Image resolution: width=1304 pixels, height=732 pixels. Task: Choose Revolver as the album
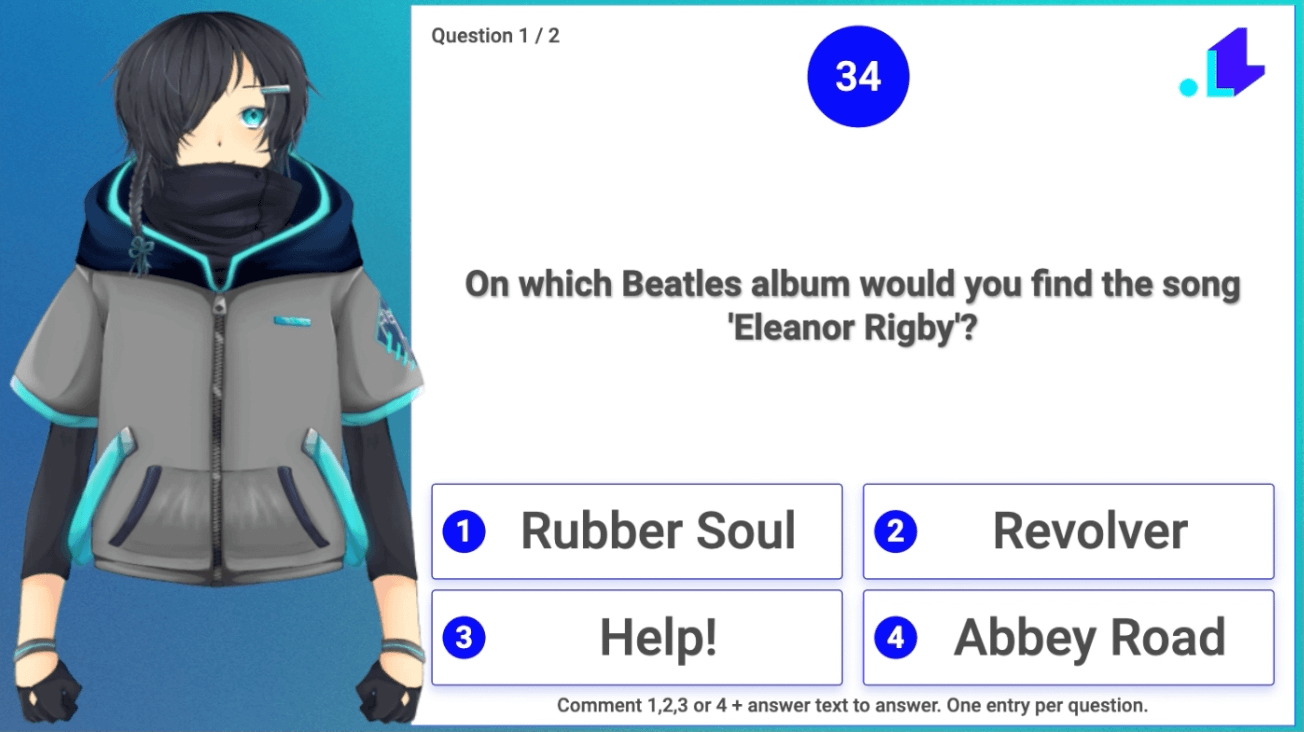point(1089,531)
